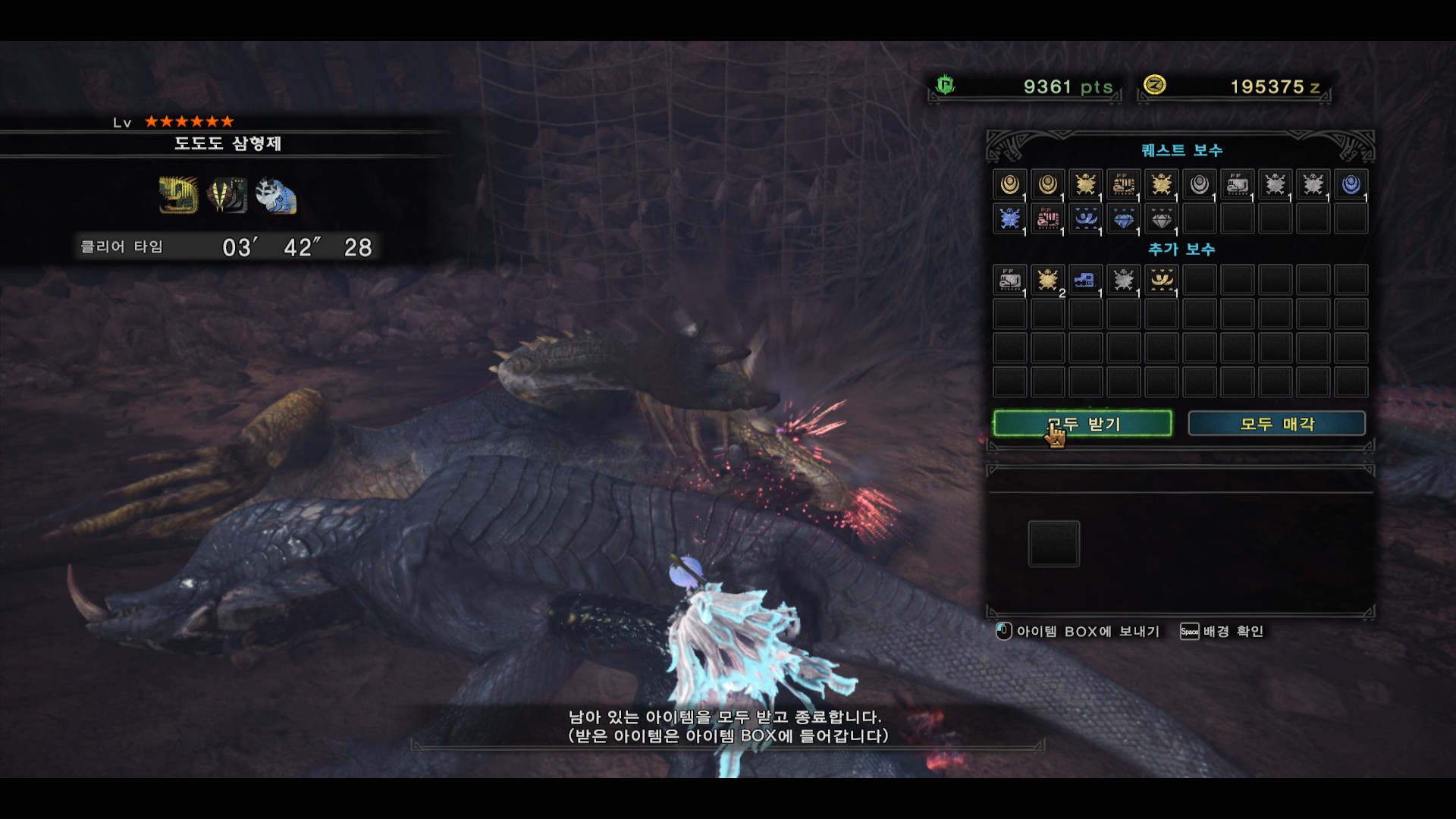
Task: Pick the blue hide reward item
Action: pyautogui.click(x=1009, y=219)
